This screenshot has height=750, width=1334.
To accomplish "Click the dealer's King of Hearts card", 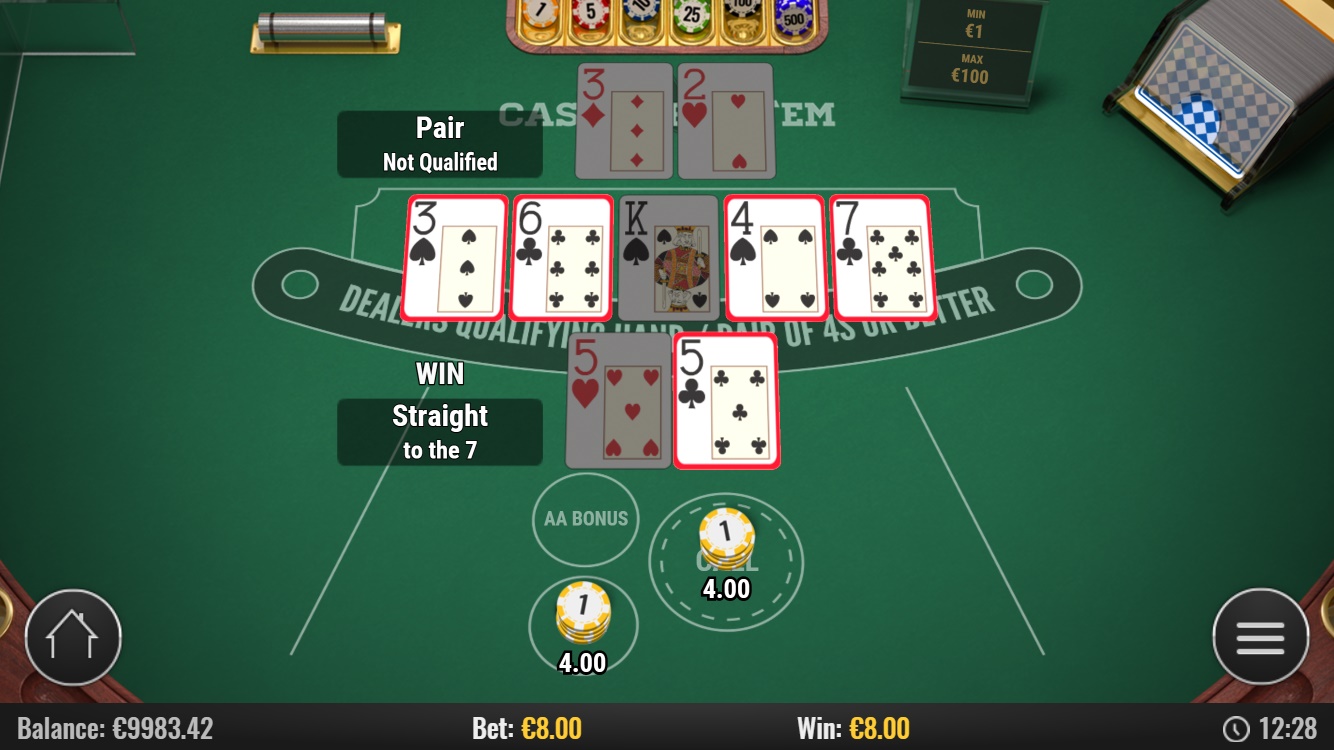I will pos(668,258).
